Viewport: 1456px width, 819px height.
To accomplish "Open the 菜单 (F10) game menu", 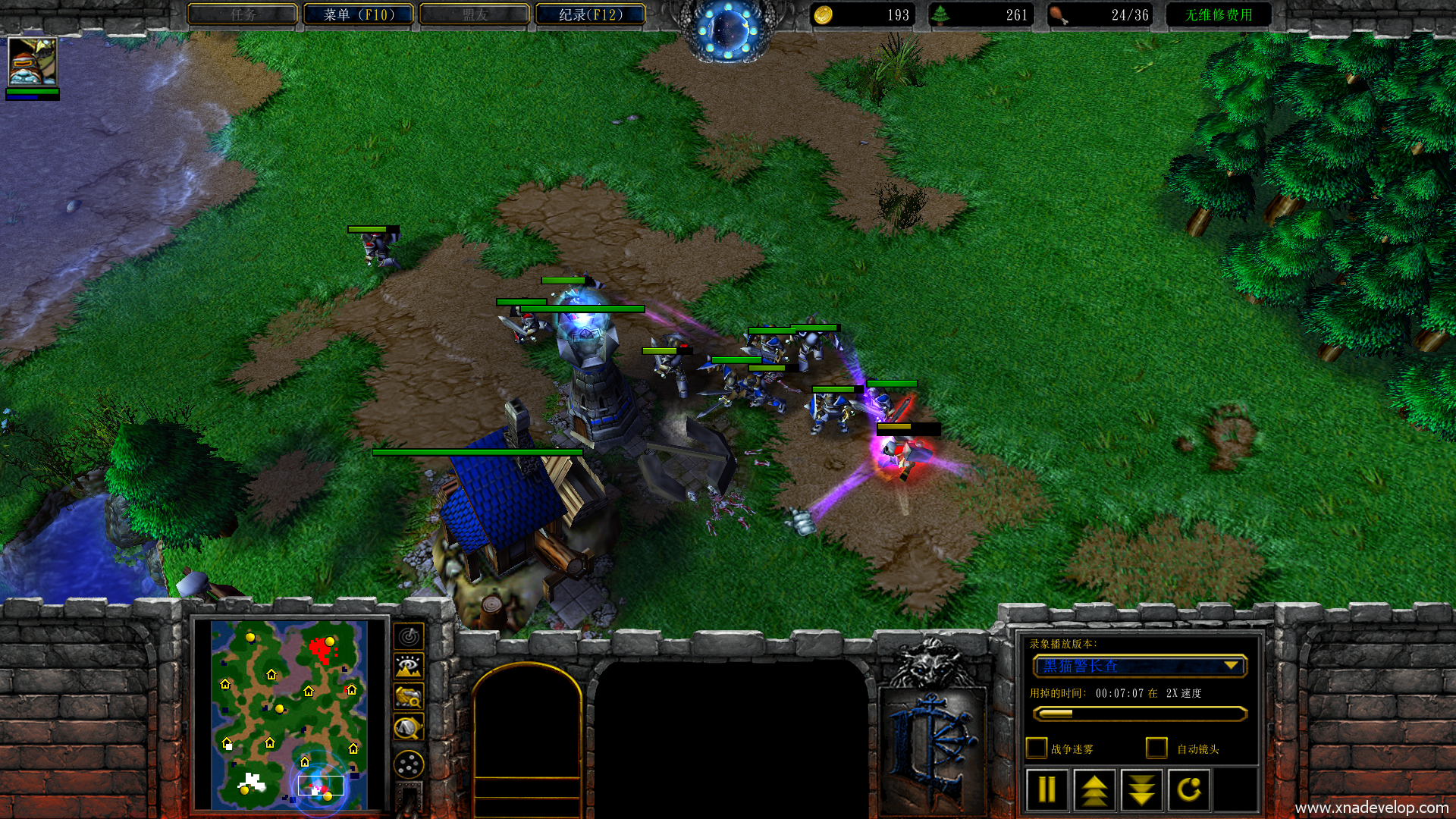I will point(359,14).
